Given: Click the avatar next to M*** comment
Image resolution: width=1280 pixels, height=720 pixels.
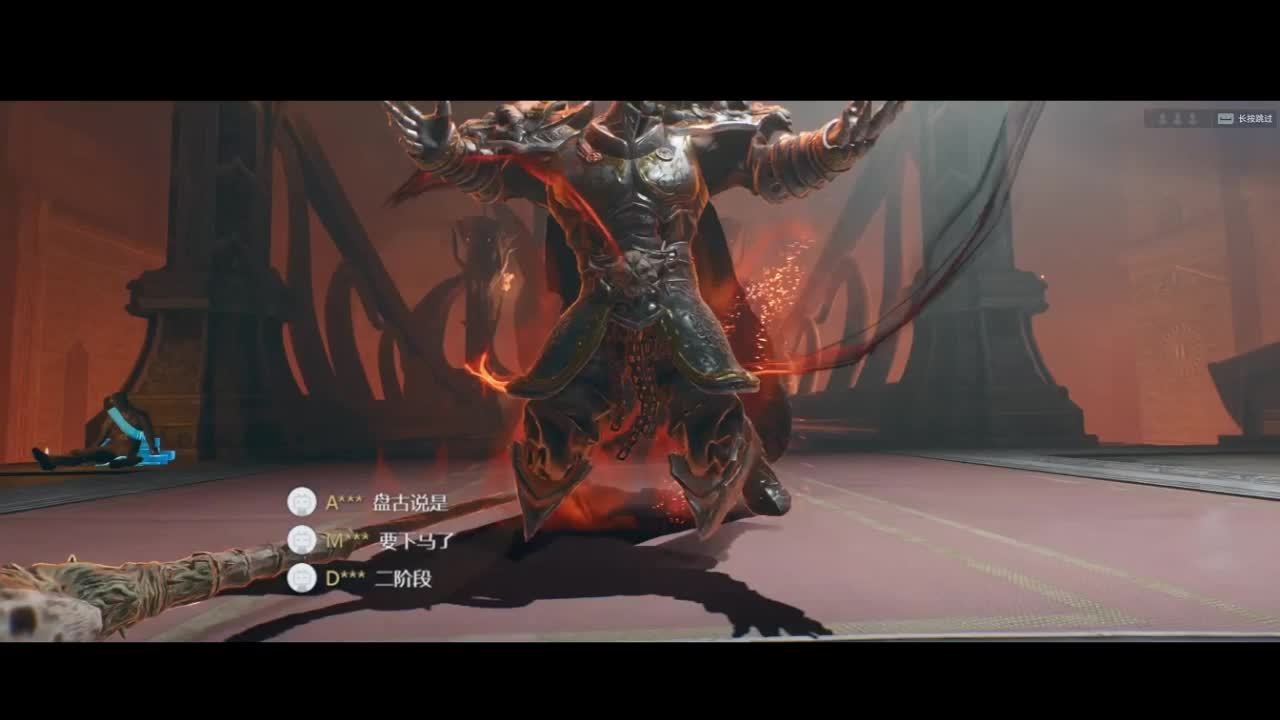Looking at the screenshot, I should [301, 540].
